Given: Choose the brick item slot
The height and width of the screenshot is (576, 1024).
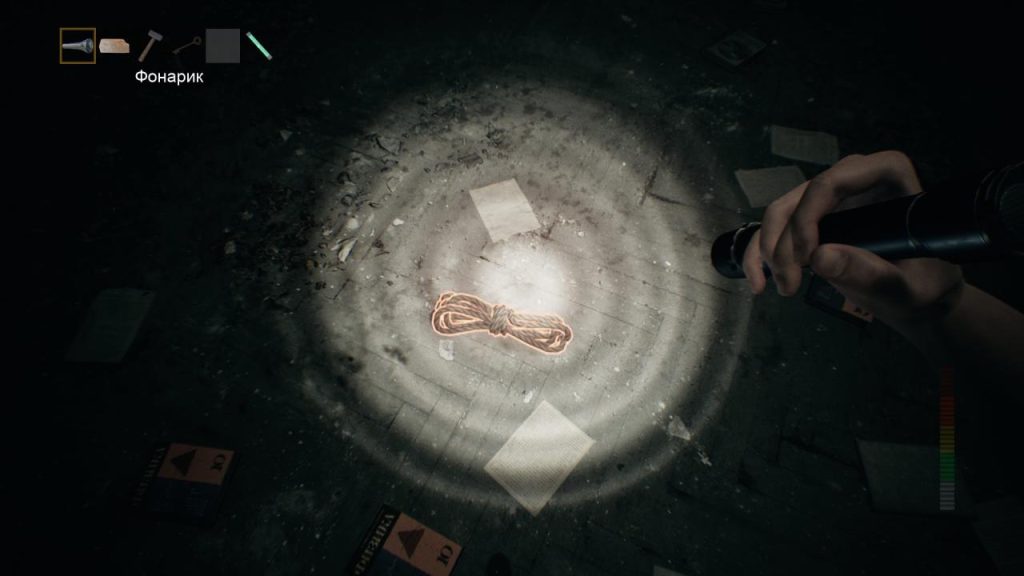Looking at the screenshot, I should coord(114,46).
